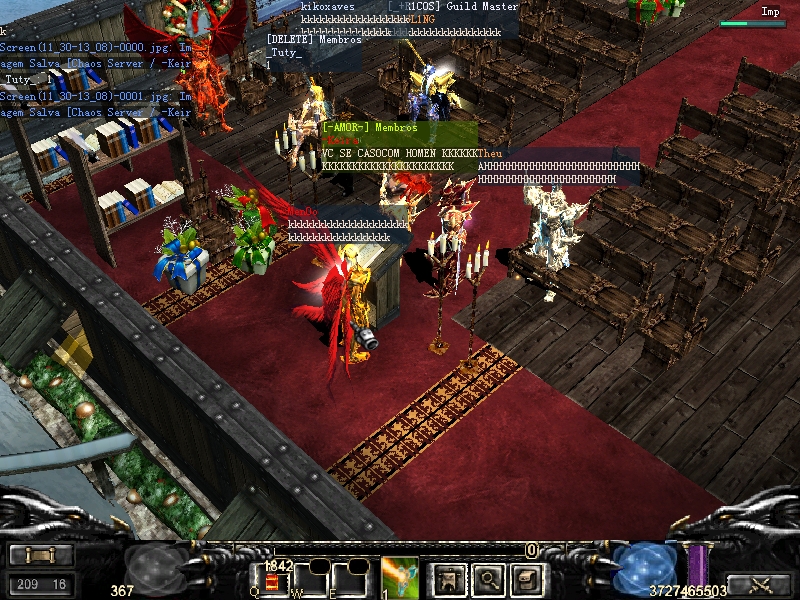Click the magnifying glass button
800x600 pixels.
click(x=487, y=577)
